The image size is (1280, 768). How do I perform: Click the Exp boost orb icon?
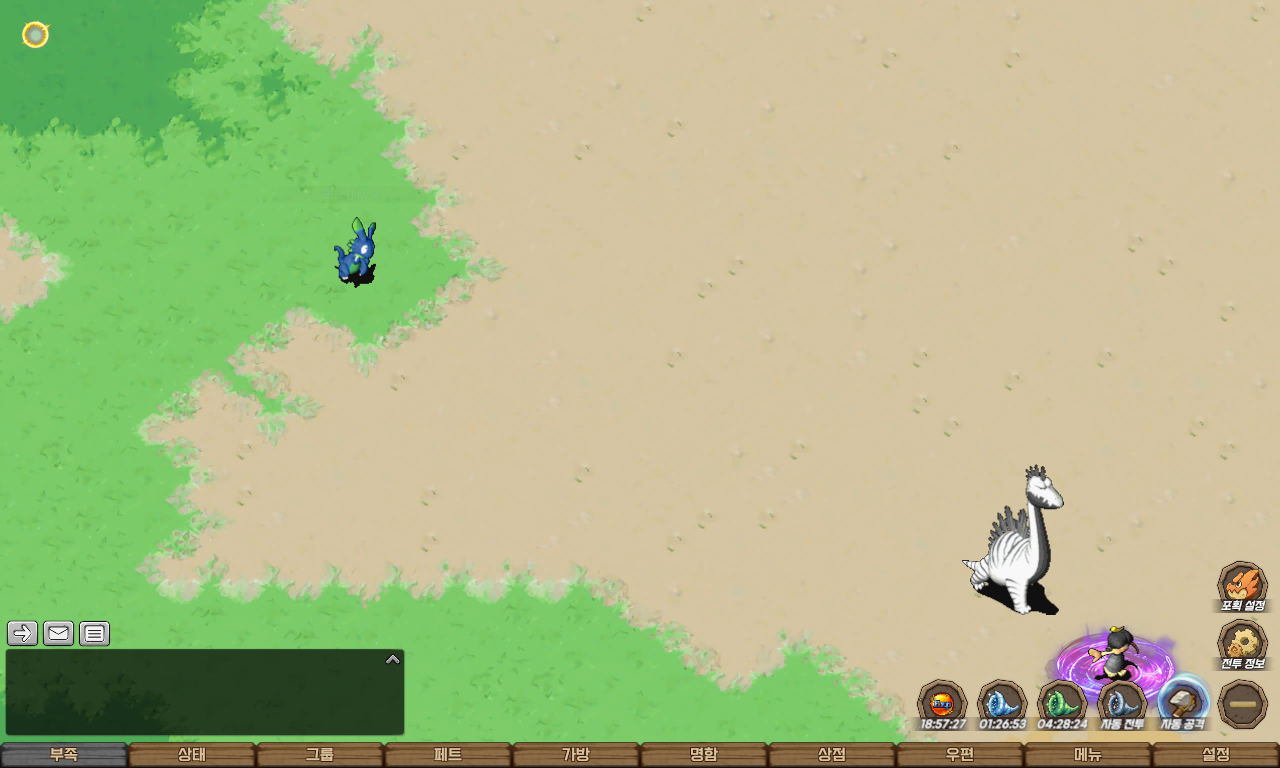(942, 703)
